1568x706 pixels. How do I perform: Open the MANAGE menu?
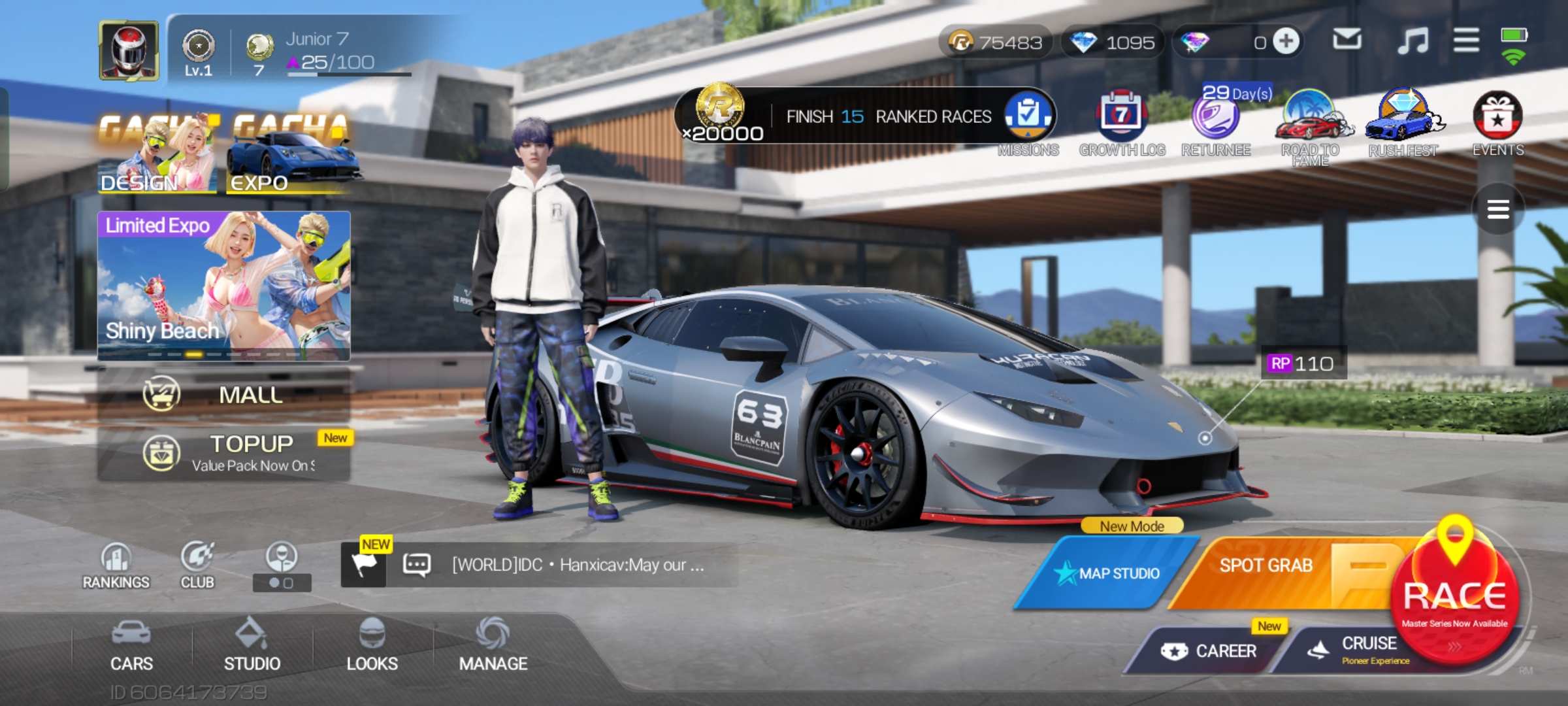493,646
